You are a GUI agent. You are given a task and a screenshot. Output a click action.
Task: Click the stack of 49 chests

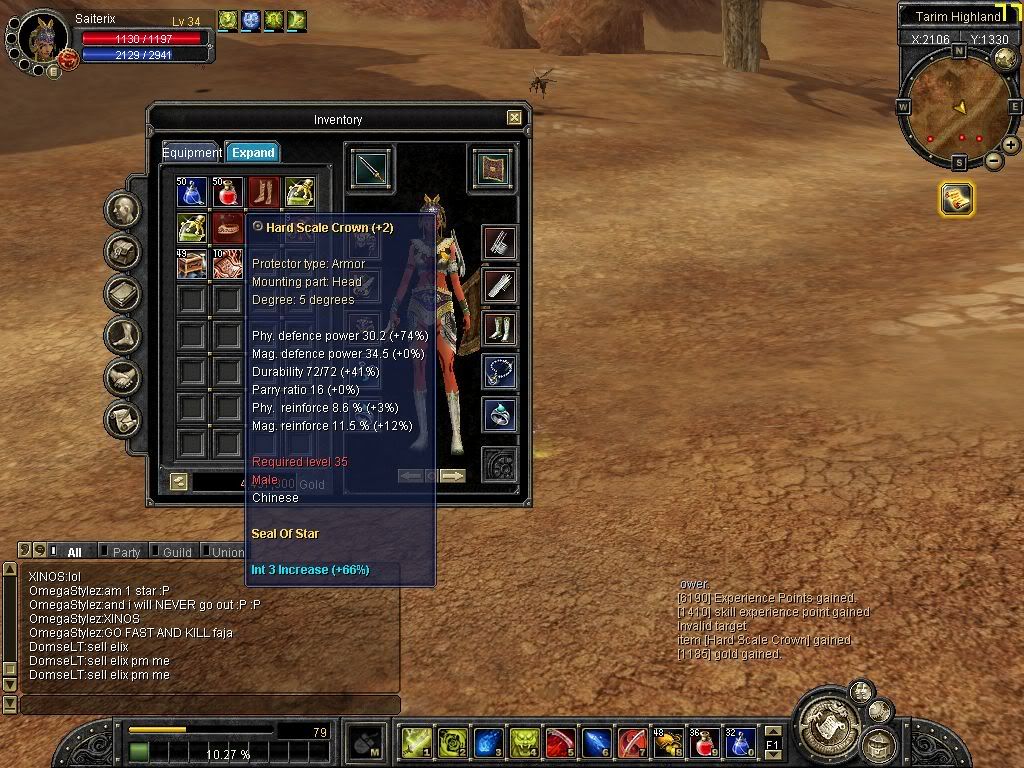click(190, 264)
